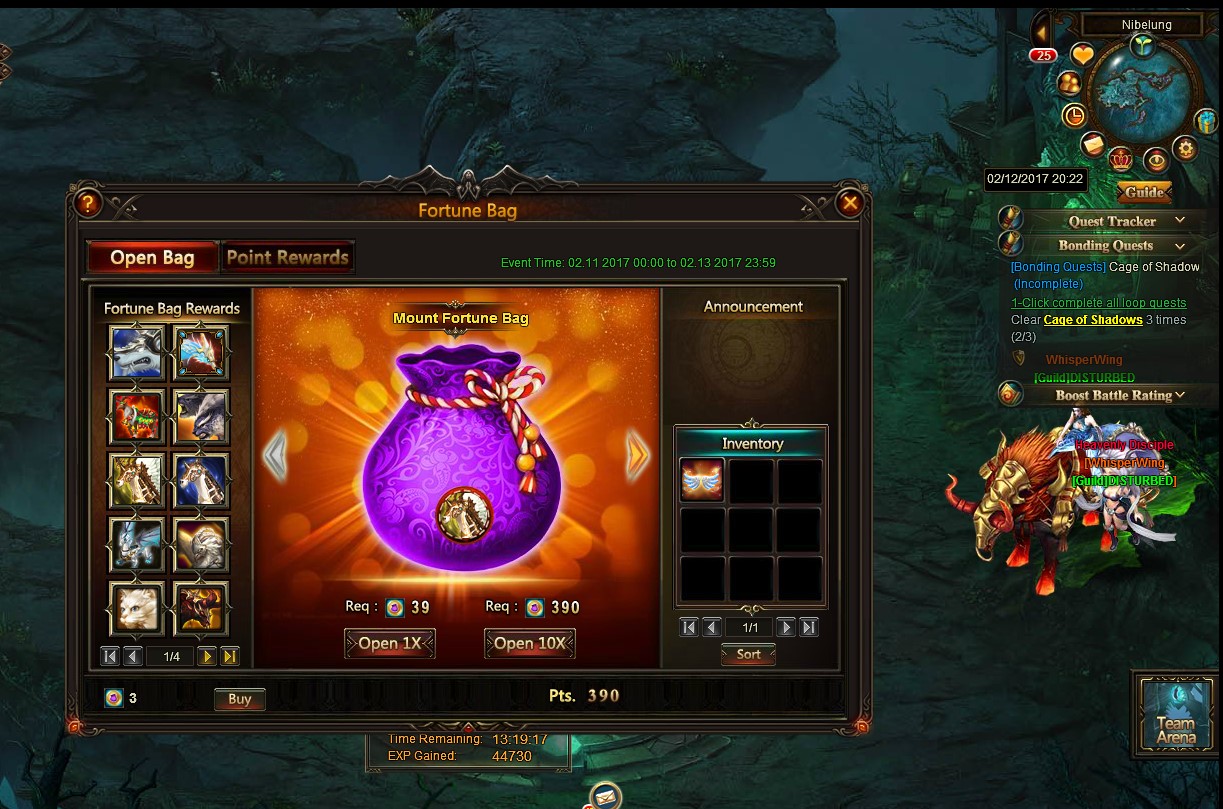Jump to last rewards page

click(230, 657)
